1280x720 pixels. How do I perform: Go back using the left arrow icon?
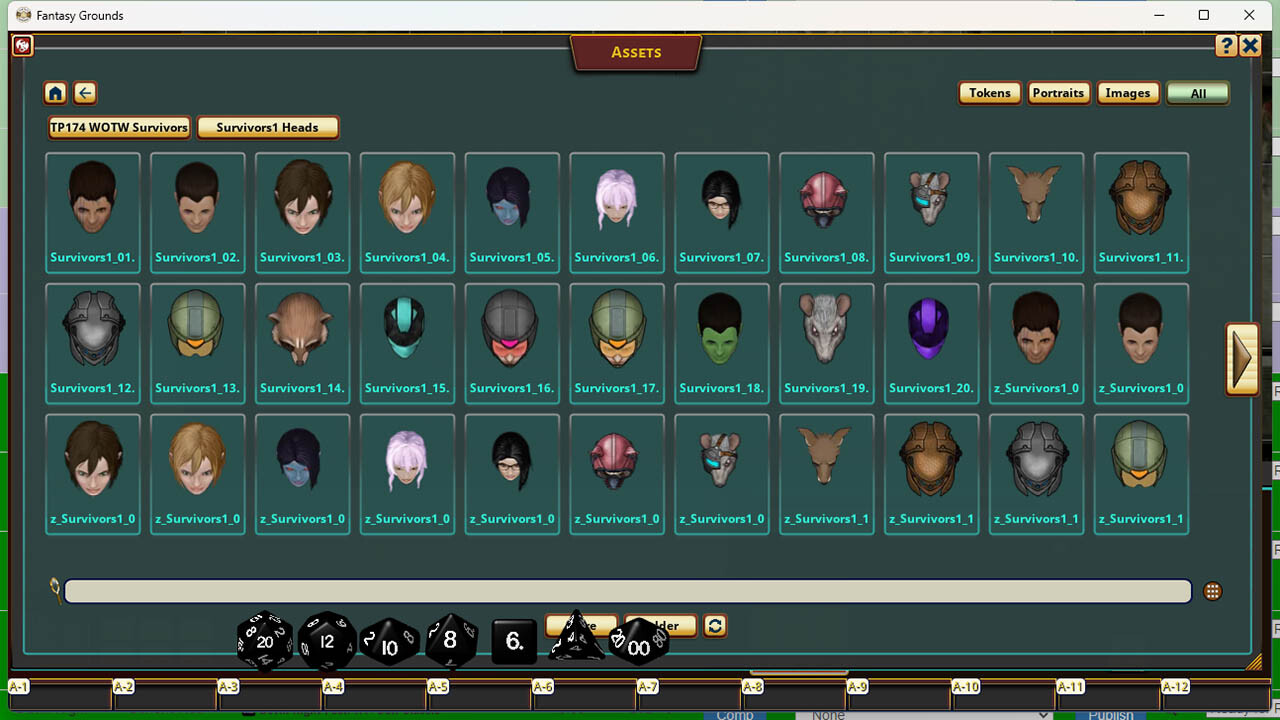click(x=85, y=92)
